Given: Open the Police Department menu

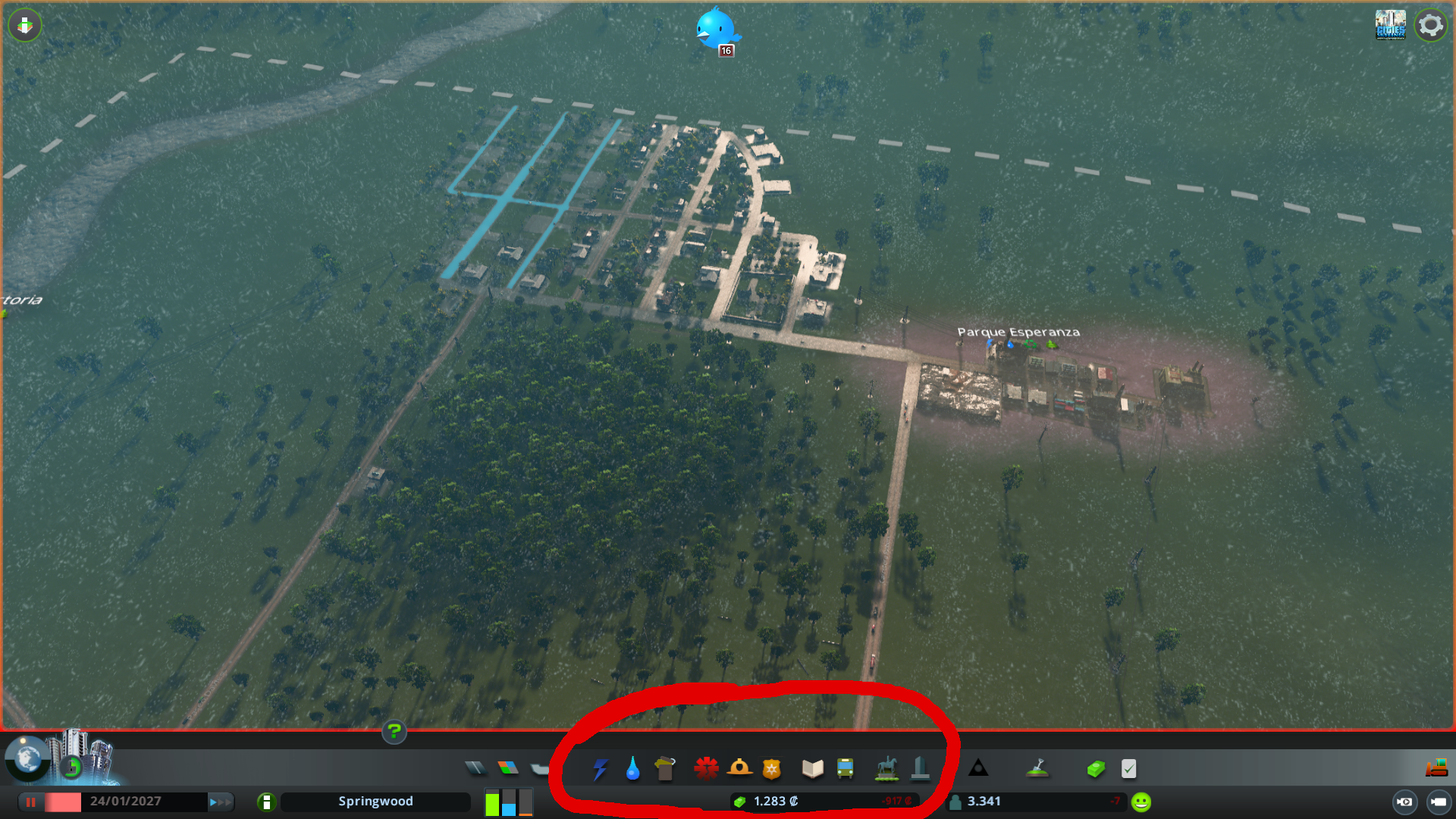Looking at the screenshot, I should (x=773, y=768).
